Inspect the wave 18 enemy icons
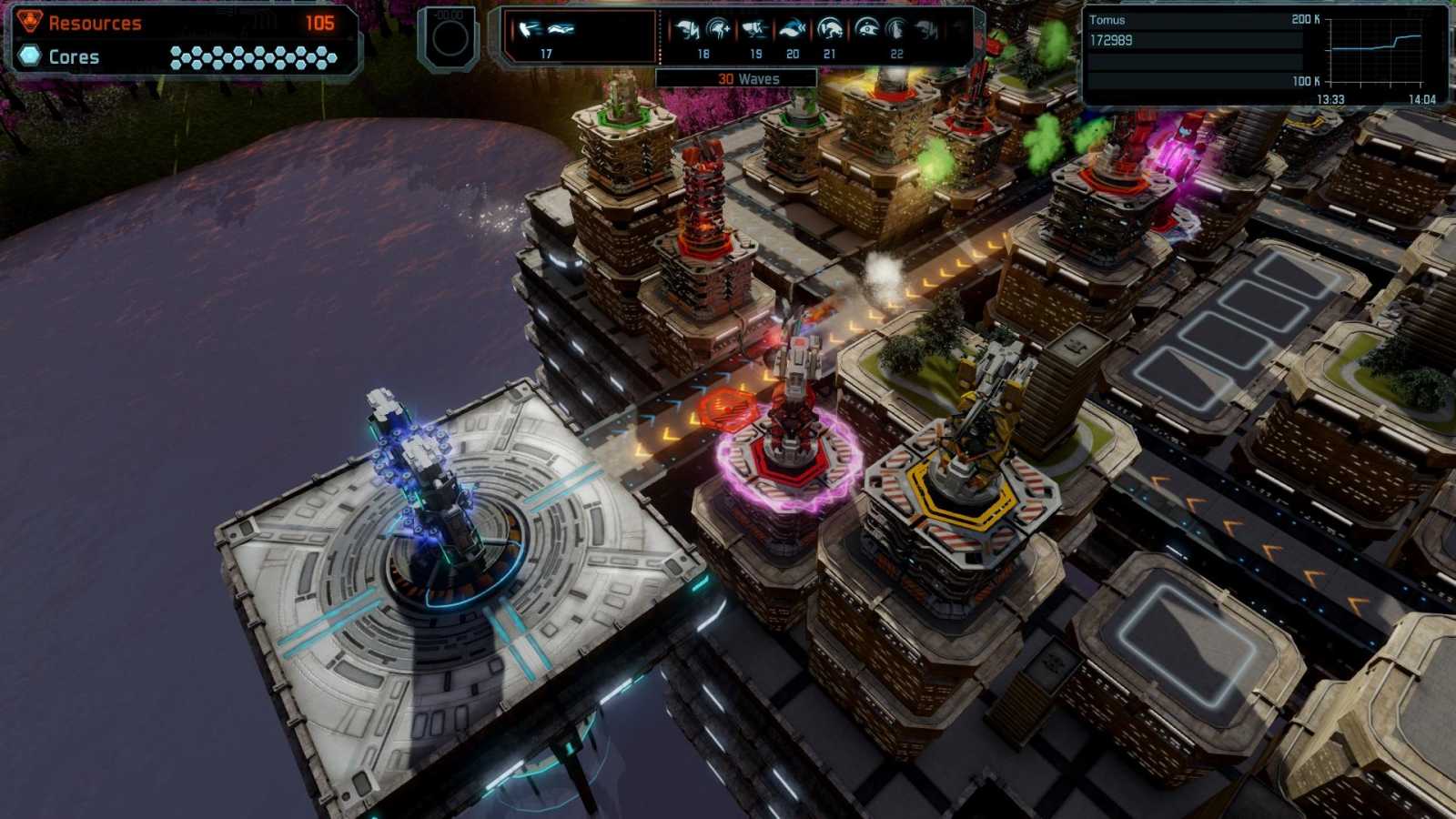 [x=703, y=32]
